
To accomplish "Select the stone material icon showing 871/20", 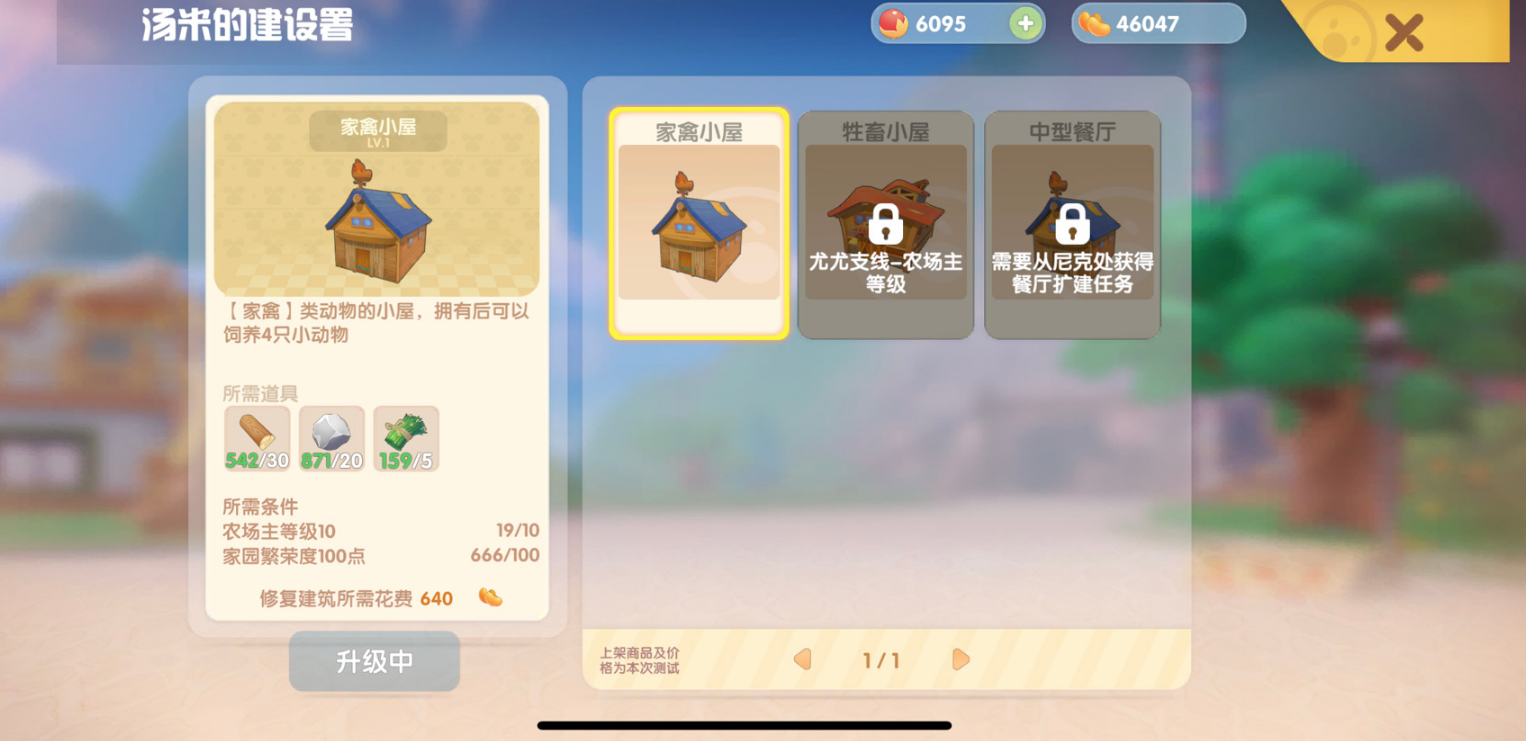I will point(331,438).
